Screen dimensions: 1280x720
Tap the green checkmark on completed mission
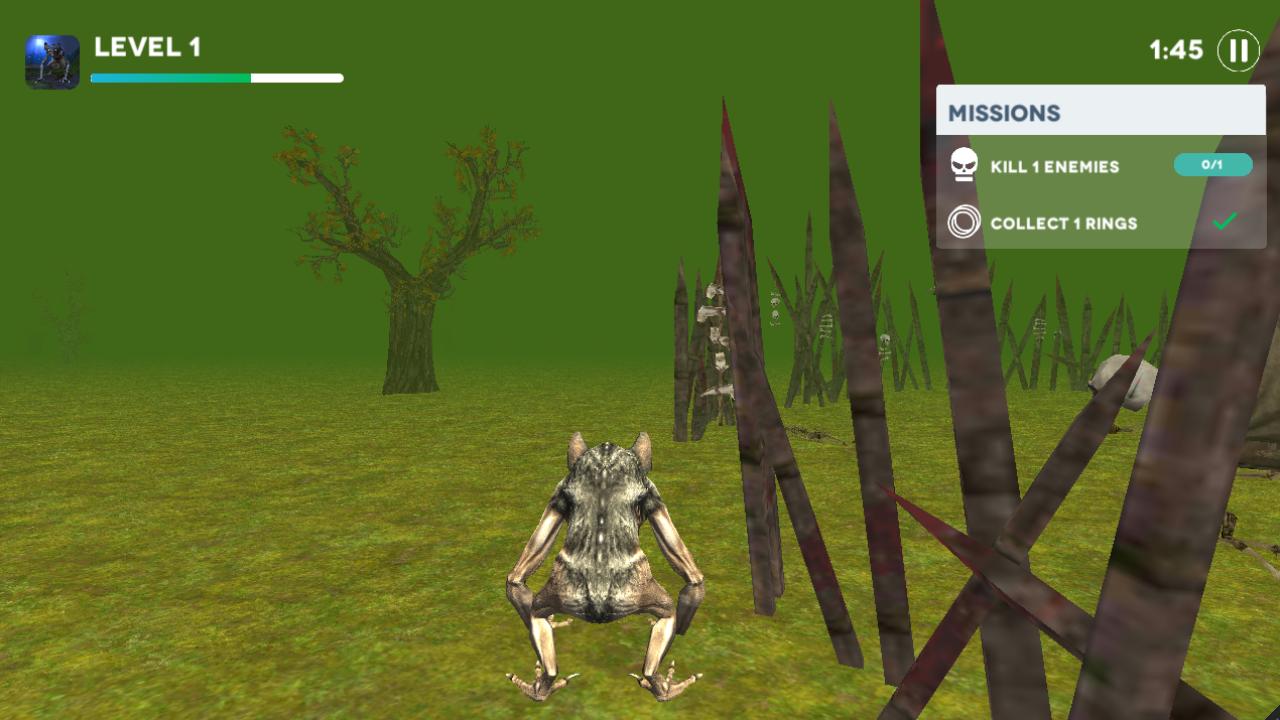click(1222, 223)
